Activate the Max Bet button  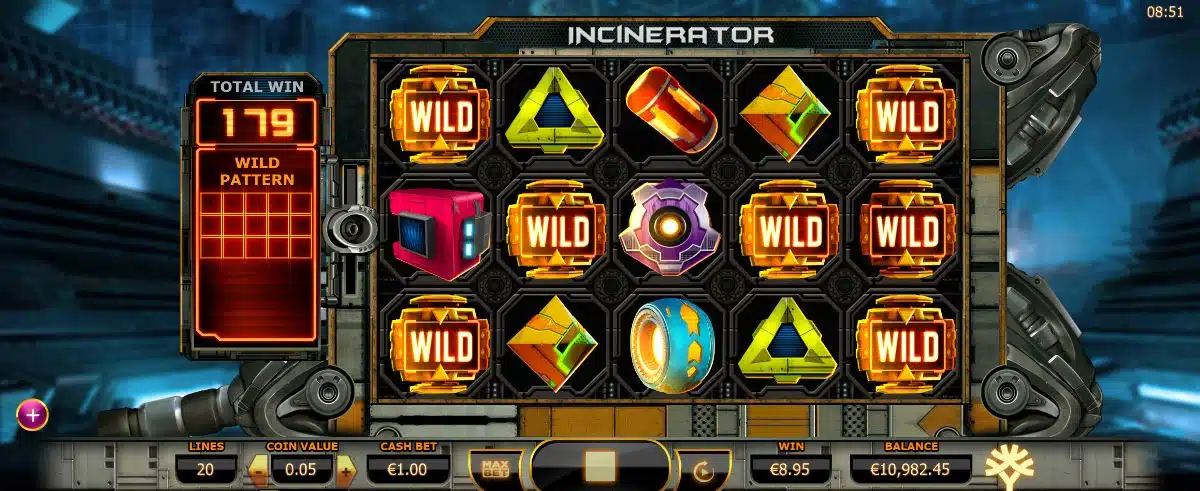pyautogui.click(x=489, y=467)
